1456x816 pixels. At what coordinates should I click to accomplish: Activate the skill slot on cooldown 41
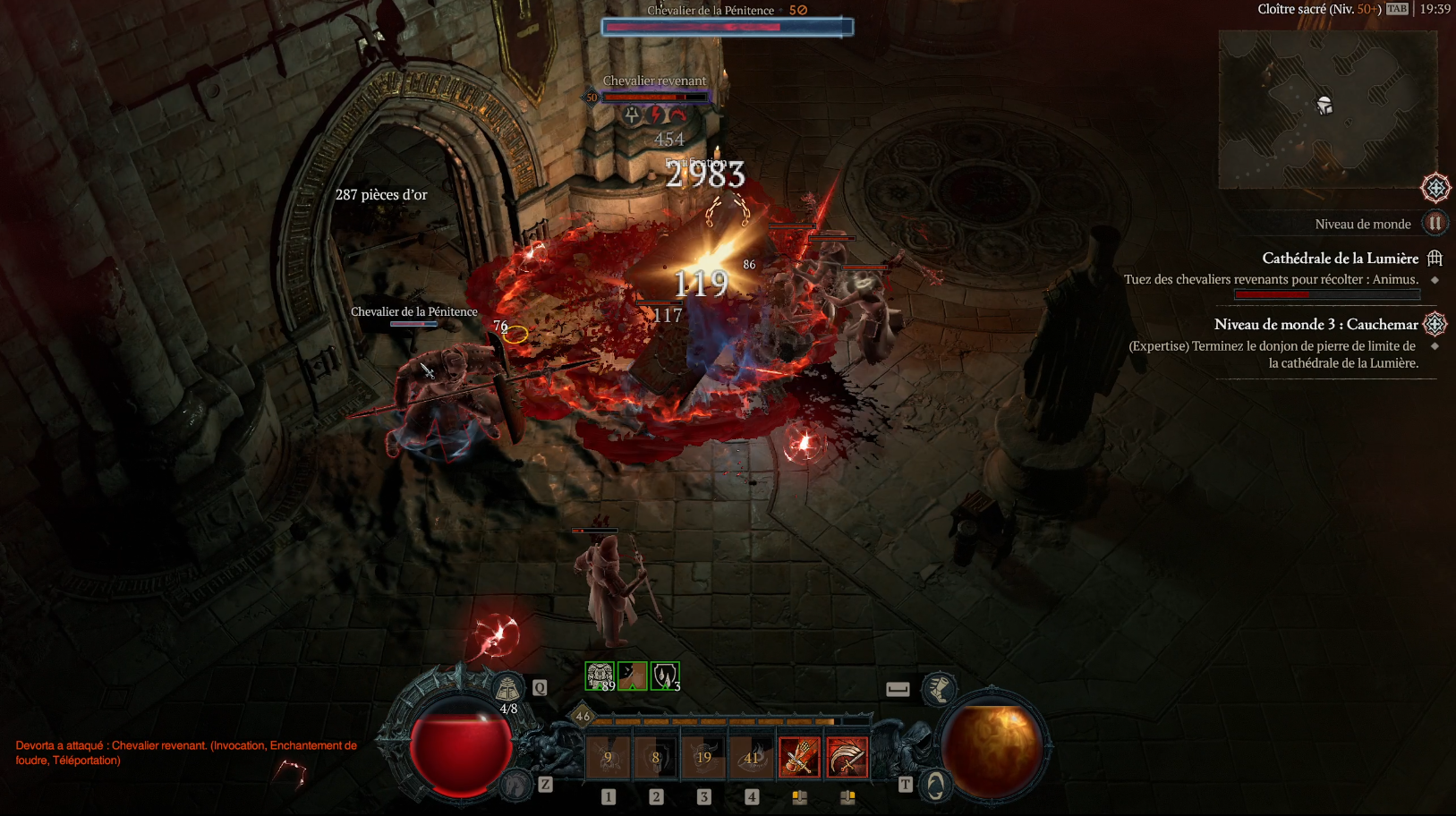click(752, 758)
